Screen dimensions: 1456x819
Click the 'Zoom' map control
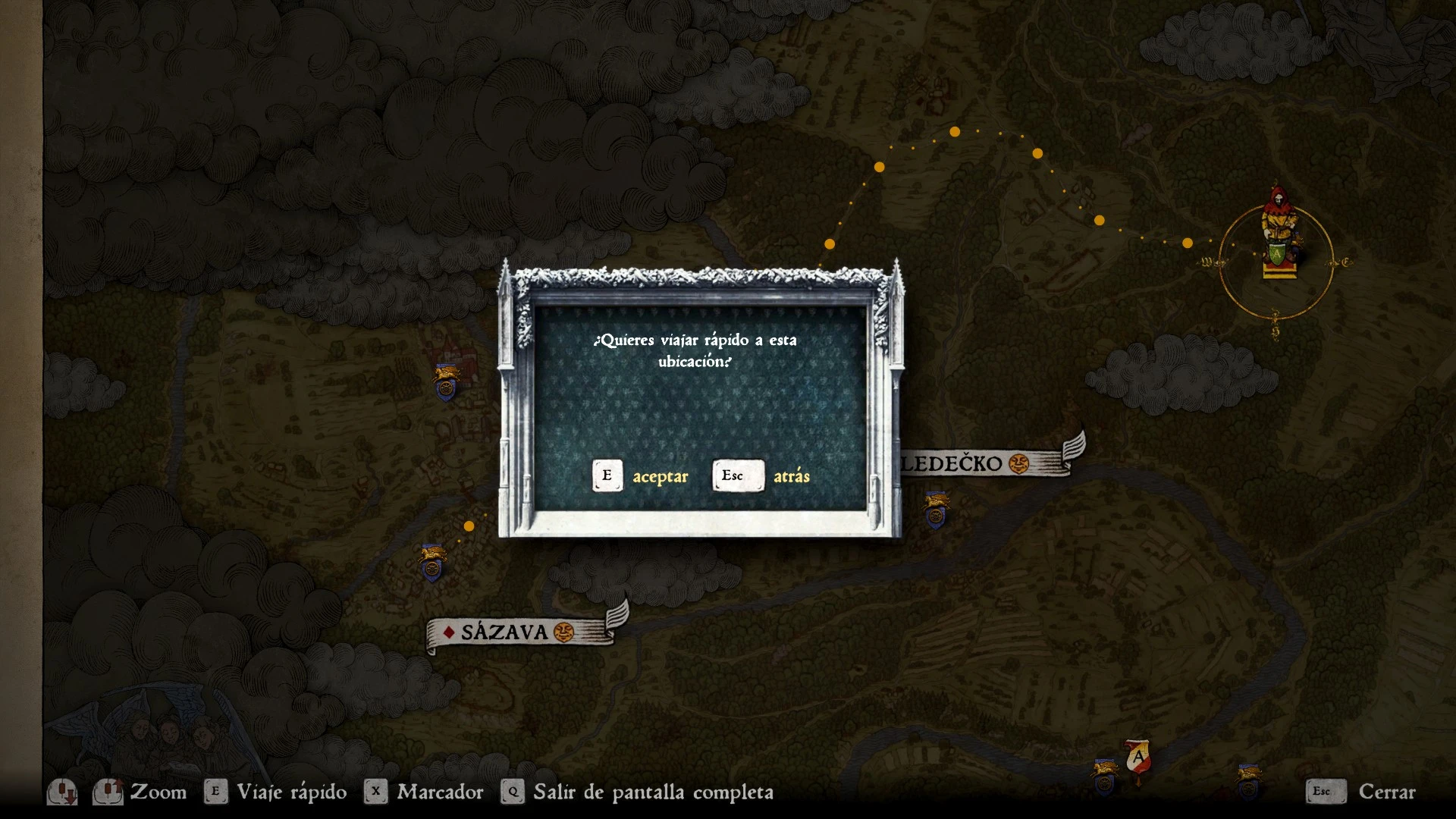(x=158, y=792)
